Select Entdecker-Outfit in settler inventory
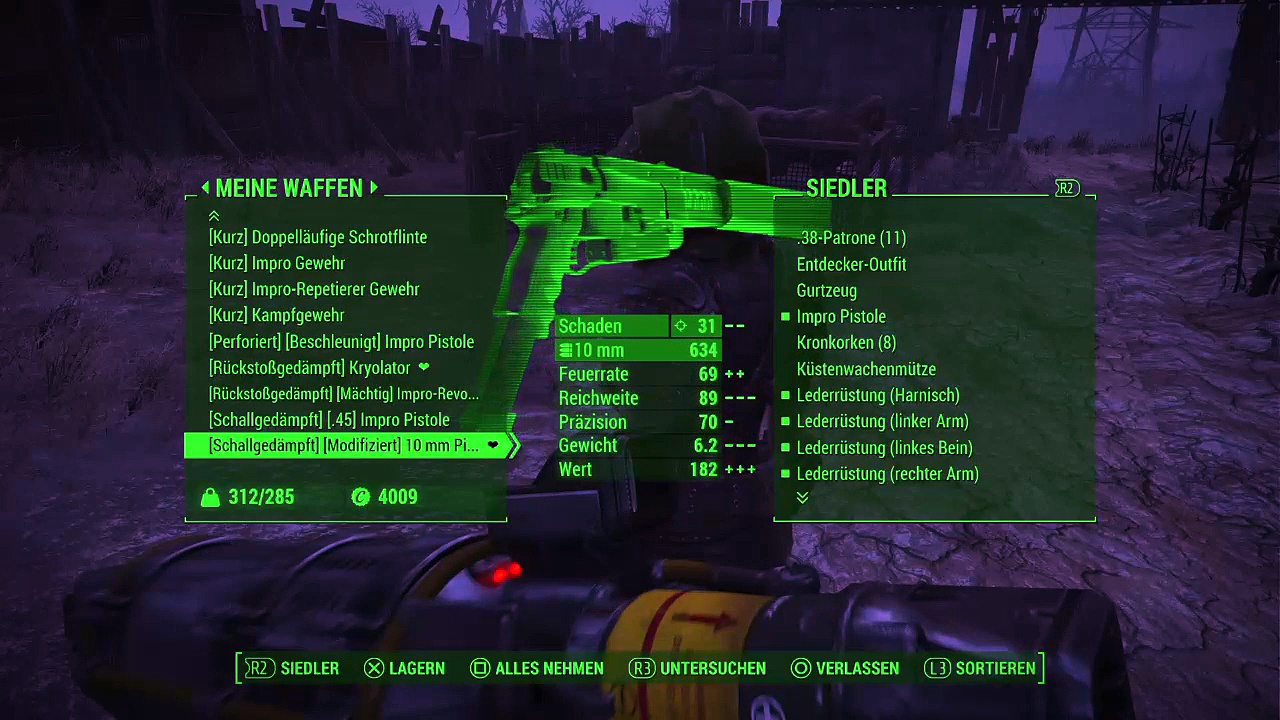The width and height of the screenshot is (1280, 720). (x=851, y=264)
